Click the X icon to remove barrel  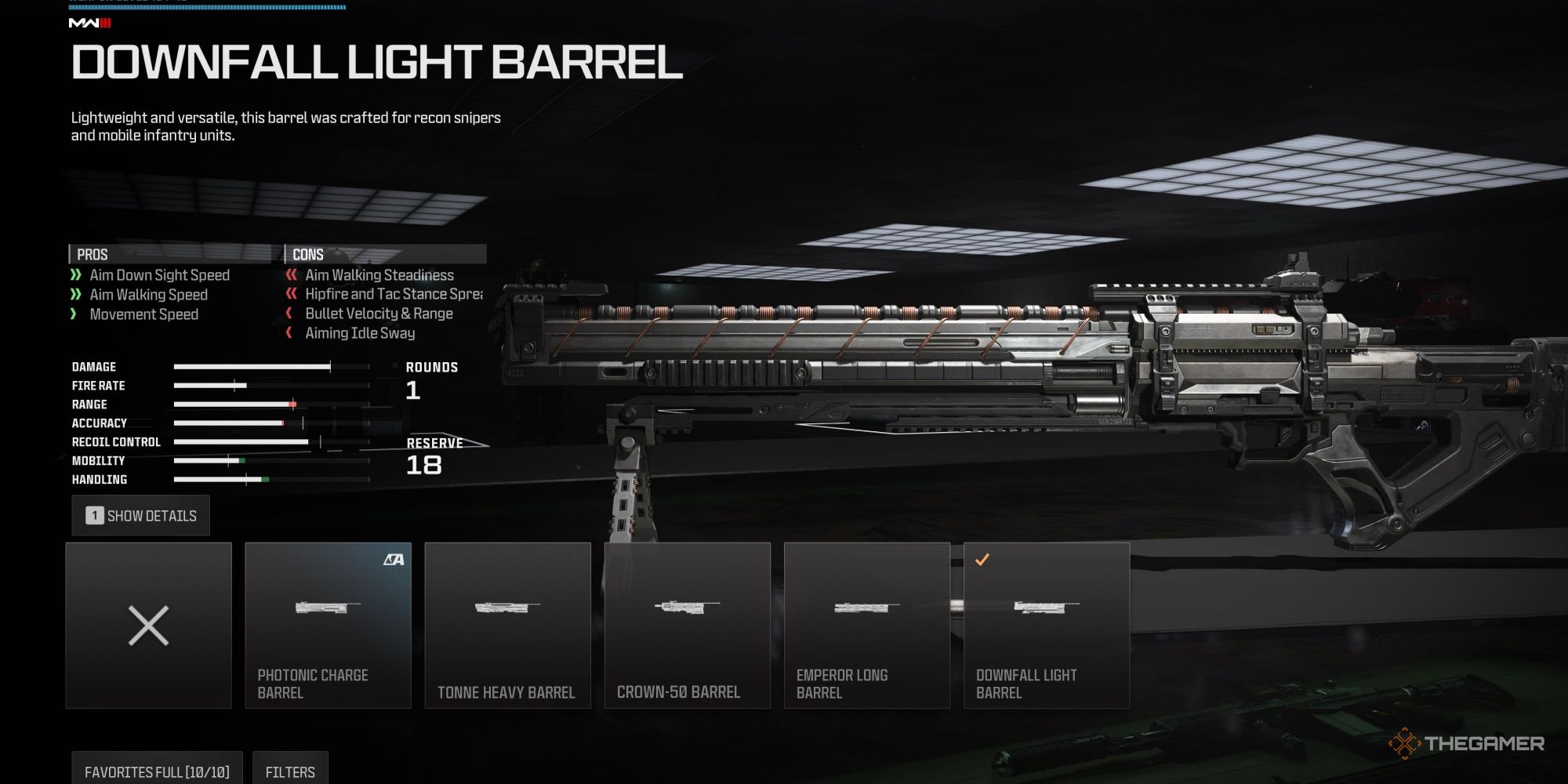pos(147,625)
